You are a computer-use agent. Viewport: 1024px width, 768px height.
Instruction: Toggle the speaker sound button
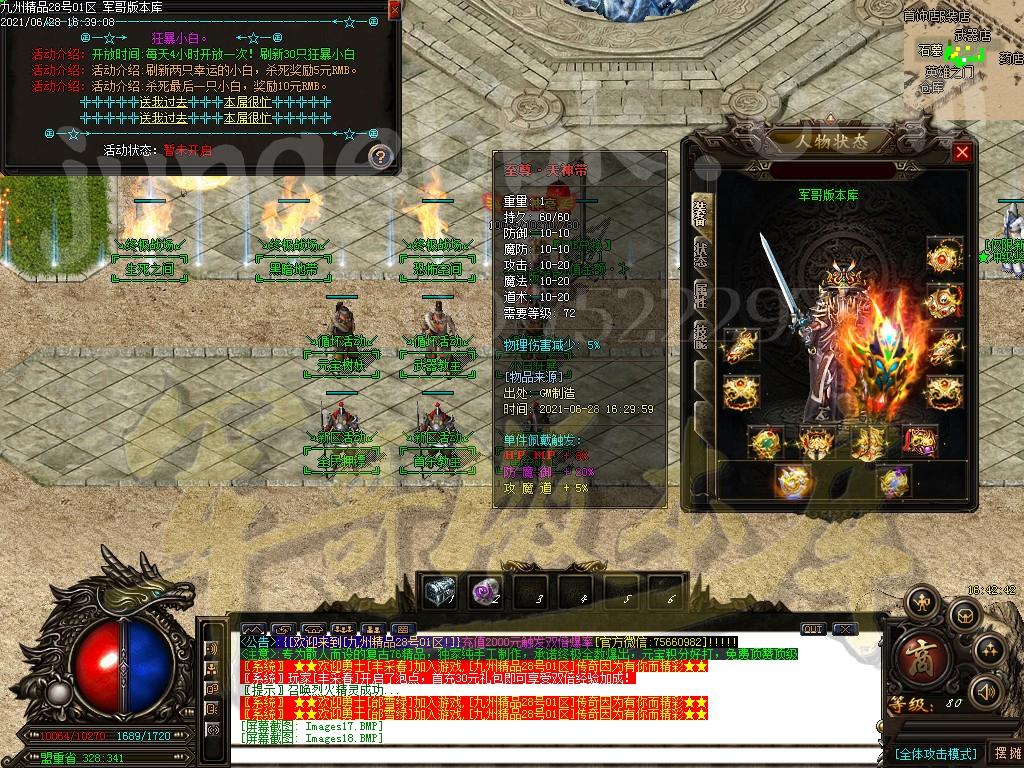(x=985, y=692)
